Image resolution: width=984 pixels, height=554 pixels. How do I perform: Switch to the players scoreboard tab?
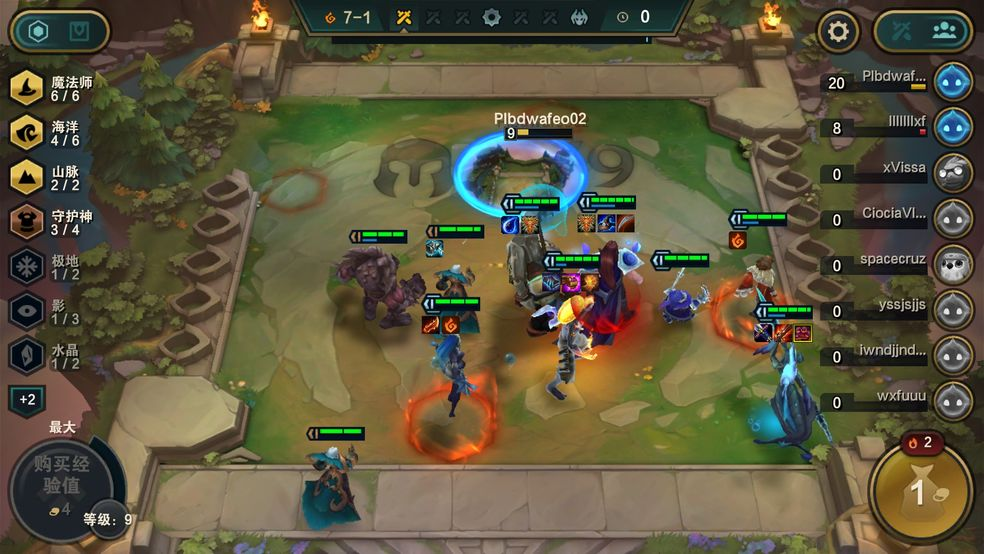click(x=944, y=31)
